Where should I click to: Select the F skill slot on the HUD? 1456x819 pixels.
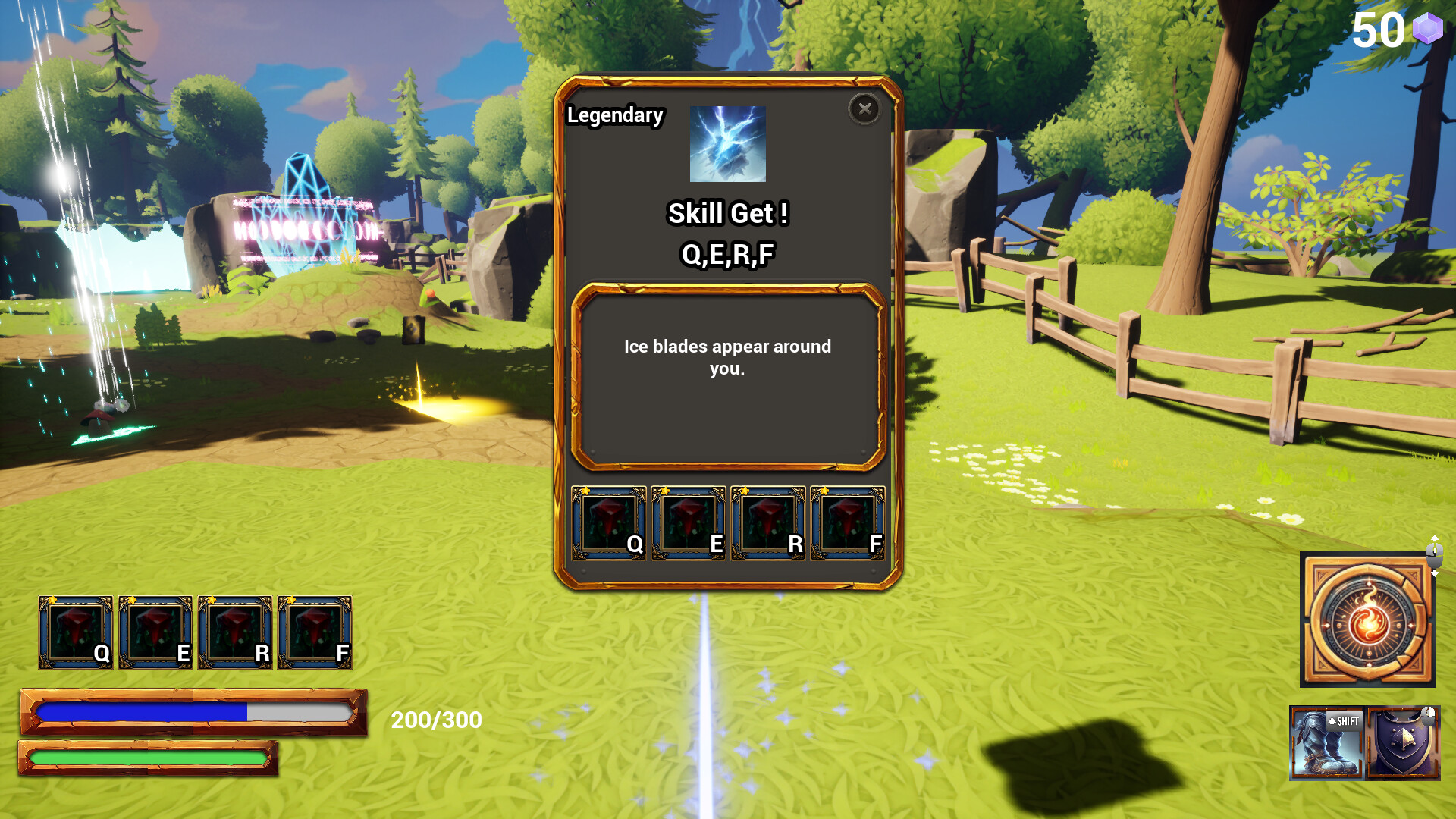pyautogui.click(x=315, y=632)
